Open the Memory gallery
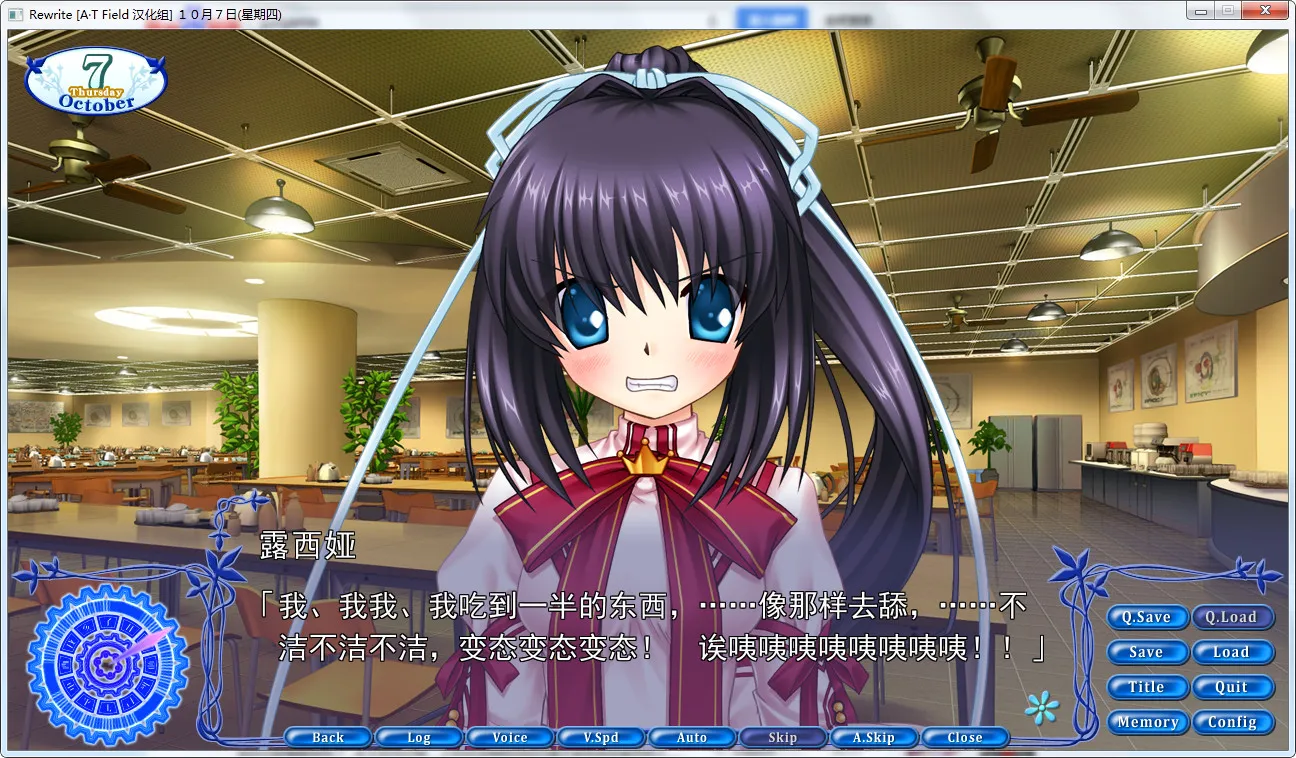The height and width of the screenshot is (758, 1296). tap(1147, 722)
